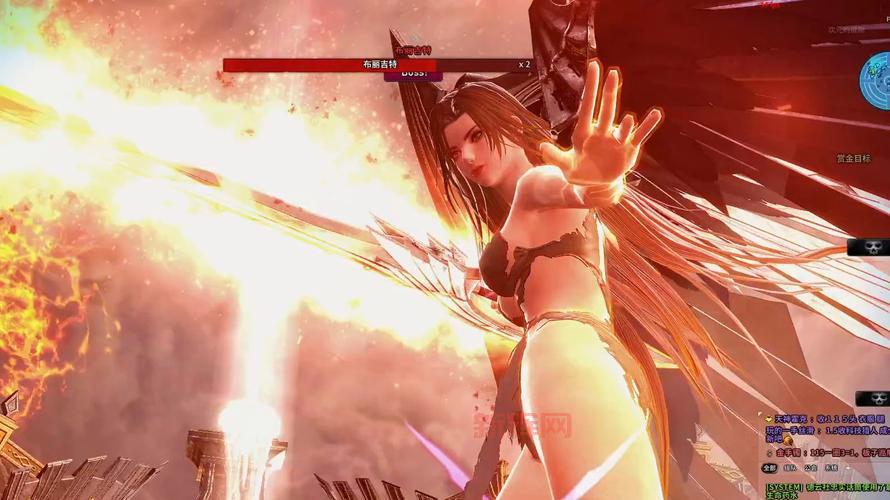Switch chat to the 队伍 tab
890x500 pixels.
coord(790,467)
